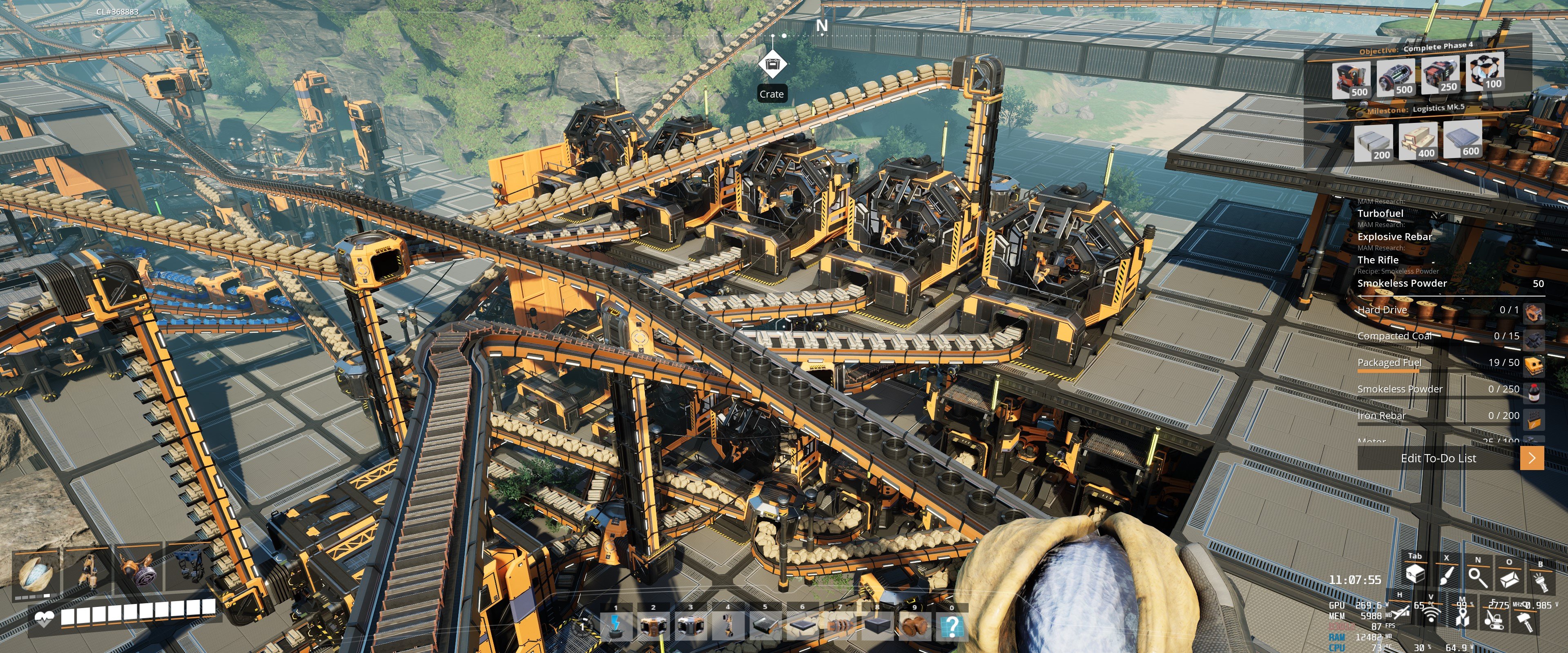Click the Crate marker on the compass
Viewport: 1568px width, 653px height.
(x=772, y=65)
